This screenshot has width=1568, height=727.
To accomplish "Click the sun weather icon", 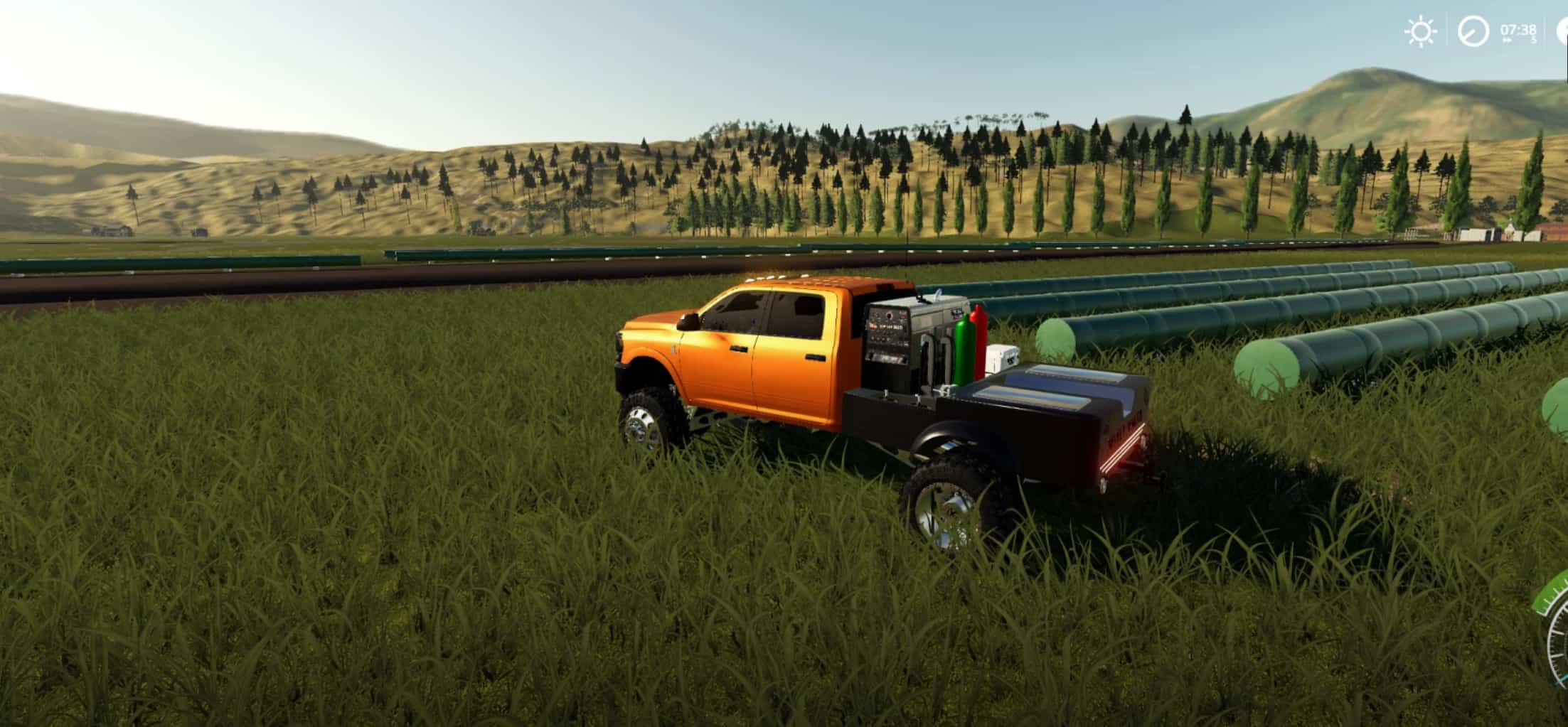I will click(x=1419, y=31).
